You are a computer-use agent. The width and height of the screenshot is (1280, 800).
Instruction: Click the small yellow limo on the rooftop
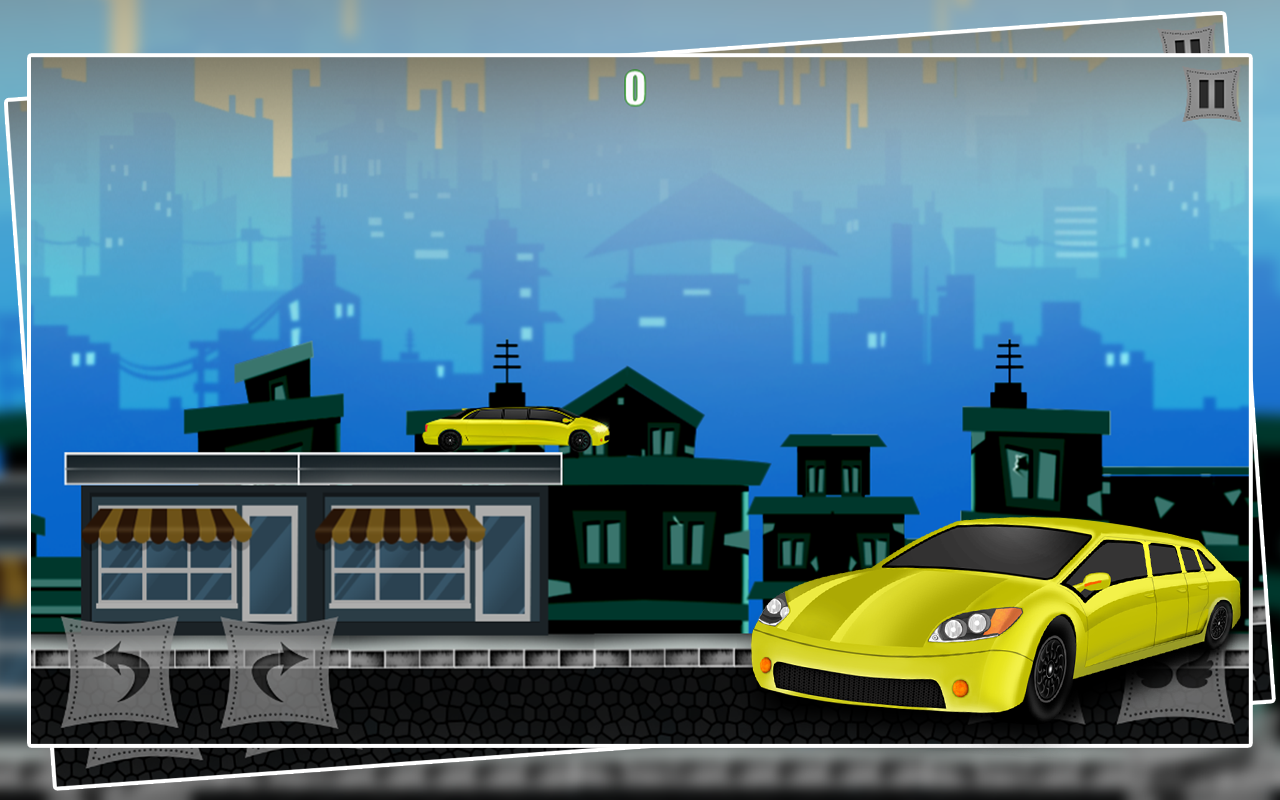click(515, 428)
